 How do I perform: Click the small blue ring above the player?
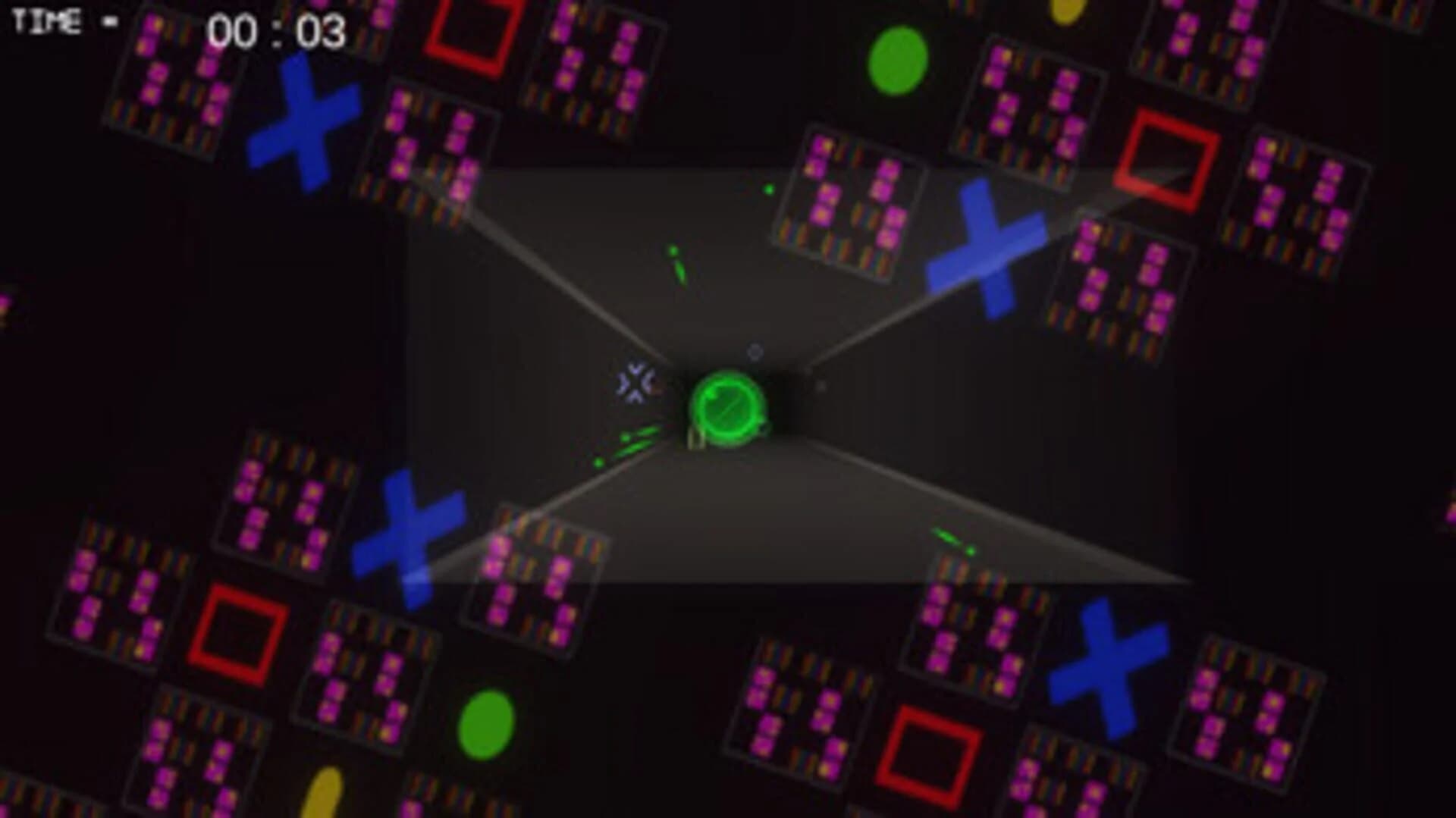754,350
